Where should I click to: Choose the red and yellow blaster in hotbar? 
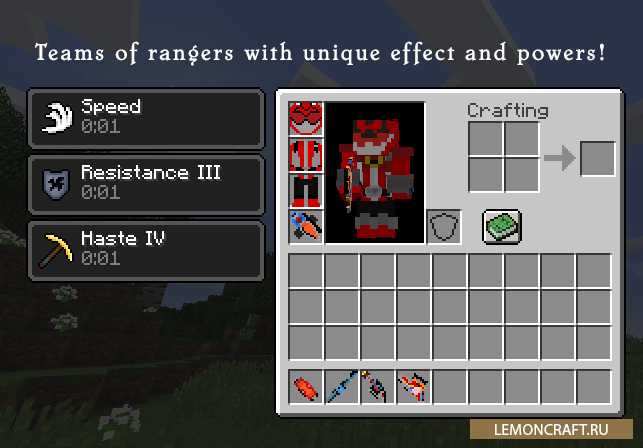click(x=413, y=386)
